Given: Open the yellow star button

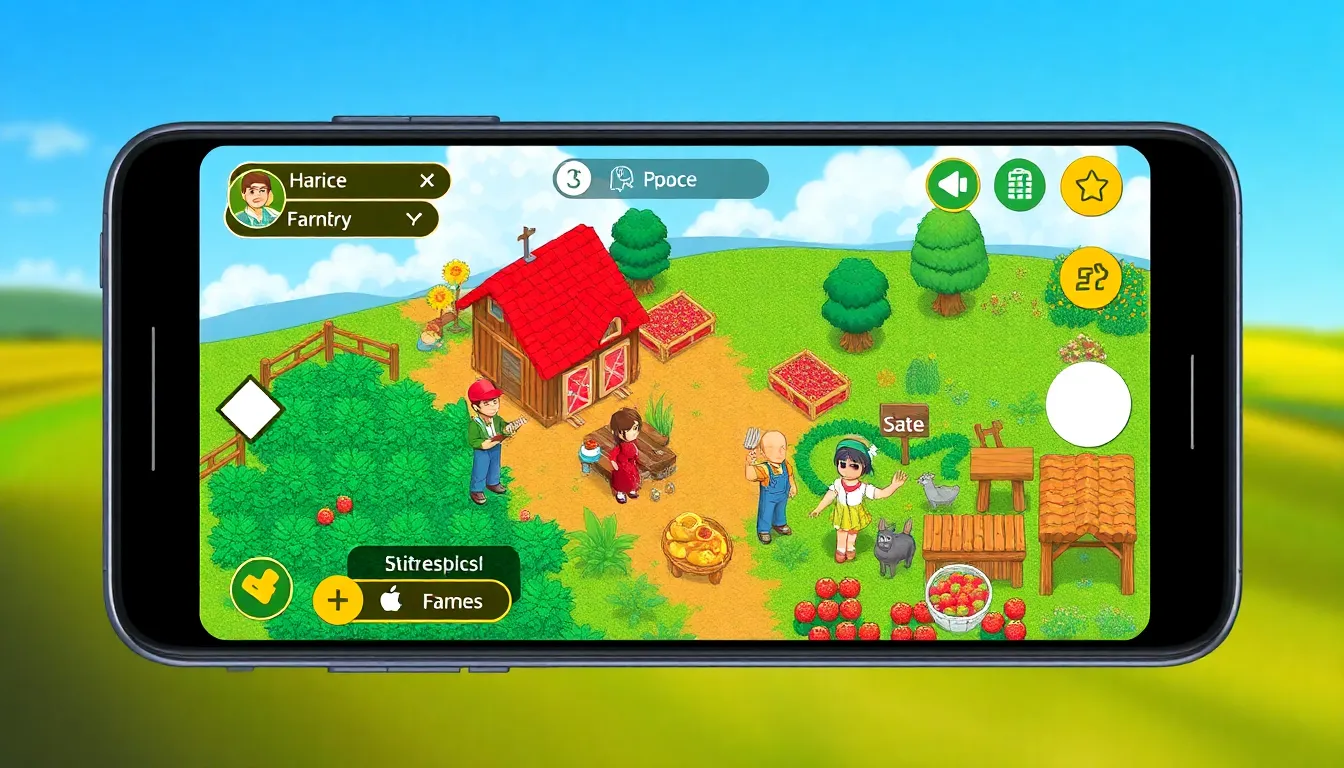Looking at the screenshot, I should (x=1091, y=186).
